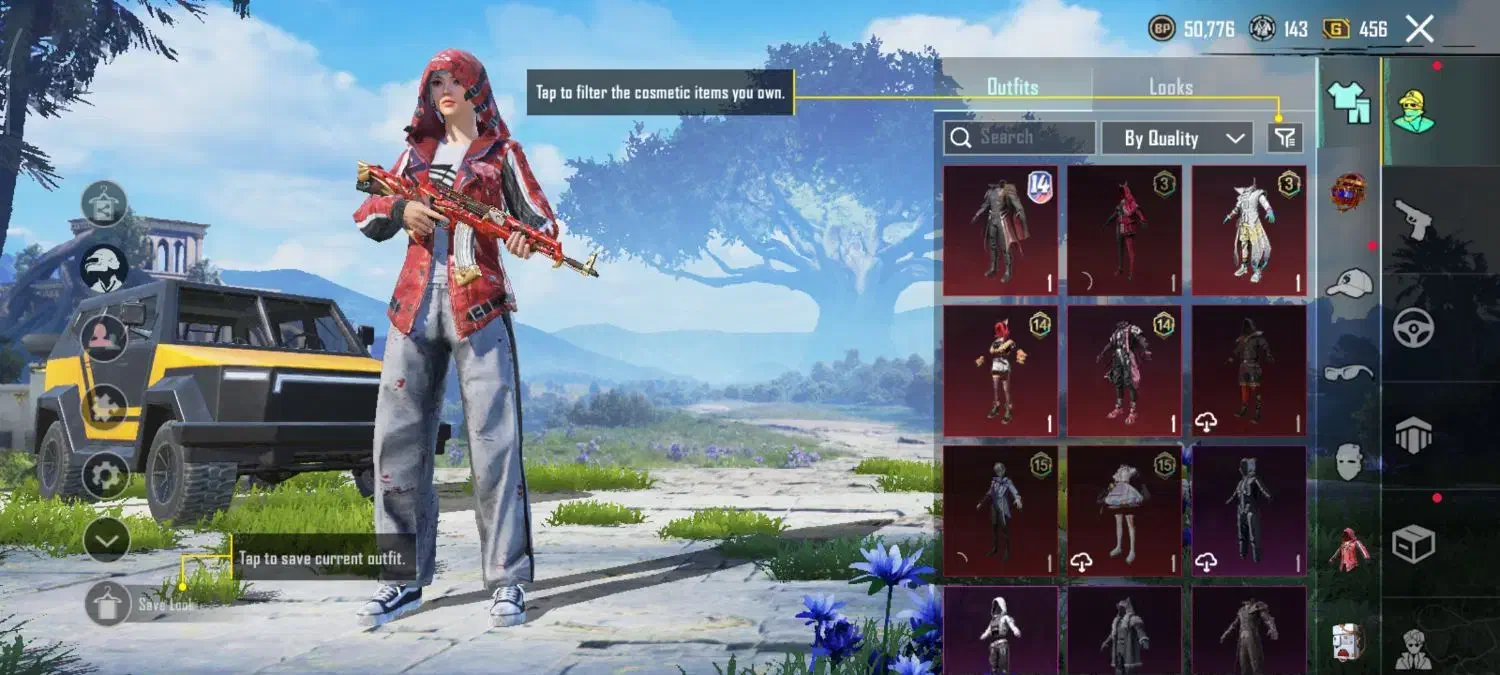Toggle the owned items filter button
This screenshot has height=675, width=1500.
[1285, 138]
